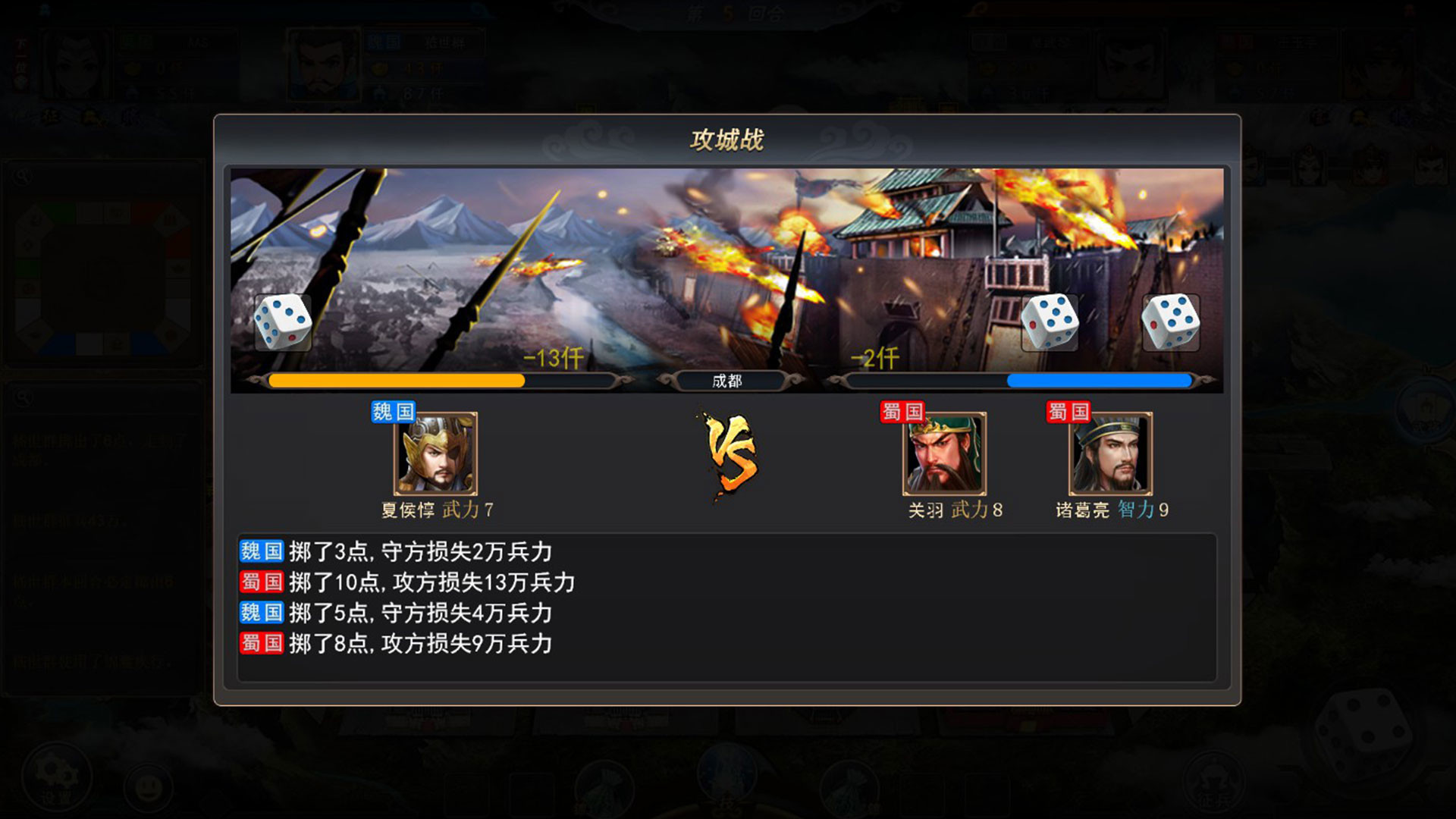The height and width of the screenshot is (819, 1456).
Task: Click the gold coin icon on Wei's player panel
Action: coord(381,67)
